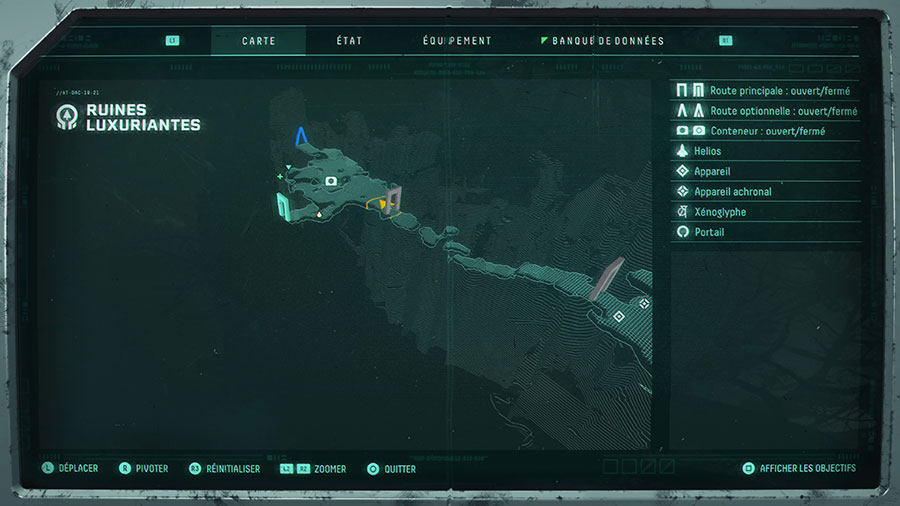Select the cyan main door marker on map
900x506 pixels.
[283, 205]
